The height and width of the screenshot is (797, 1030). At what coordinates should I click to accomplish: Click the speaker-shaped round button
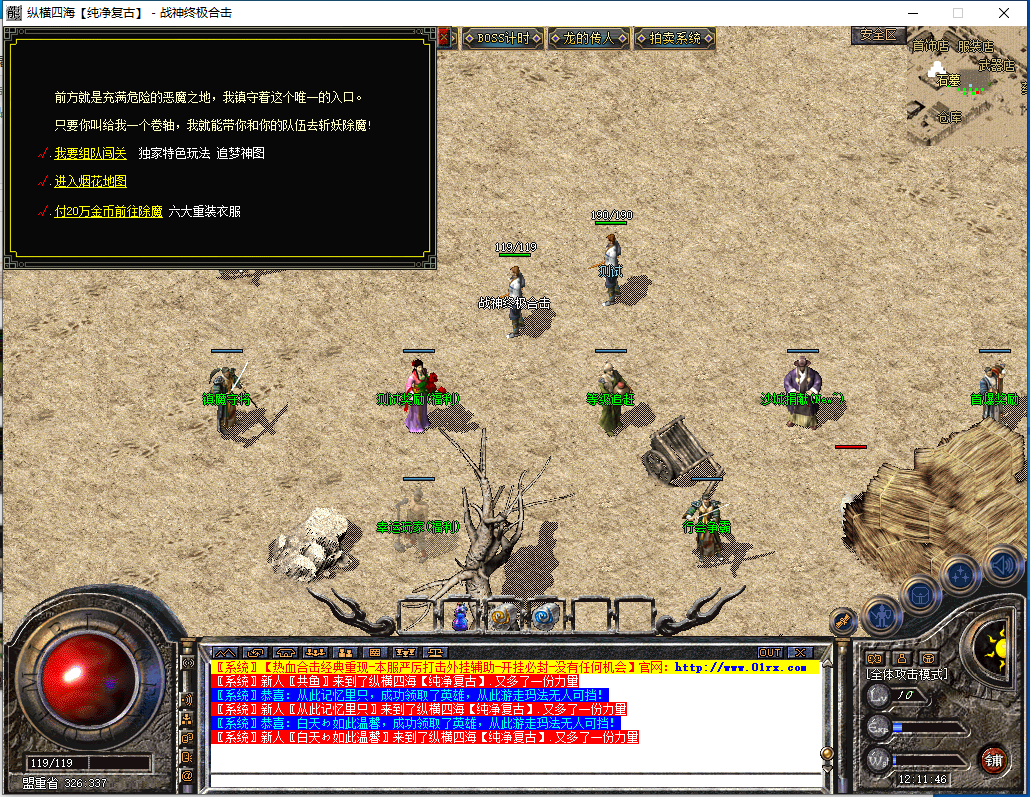(x=1003, y=565)
